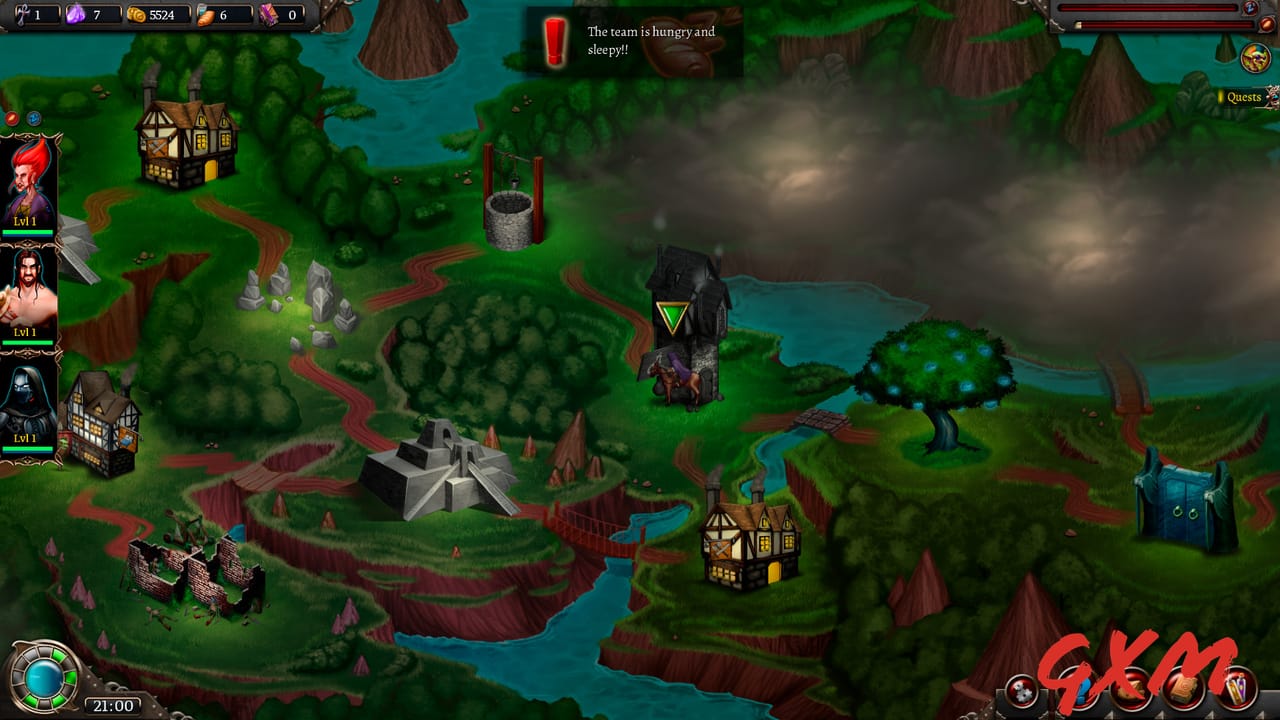Open the compass orb at bottom left

45,675
